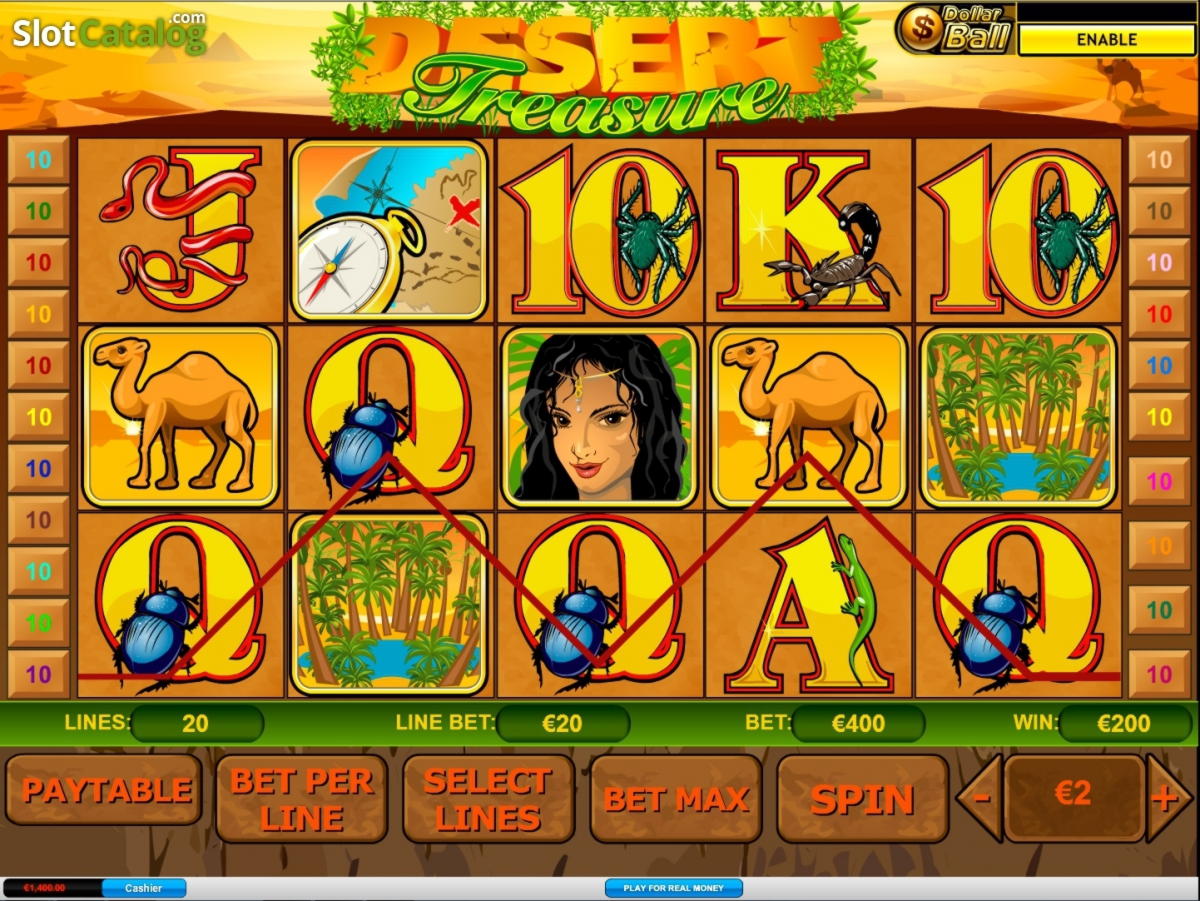Open the Paytable

coord(105,792)
